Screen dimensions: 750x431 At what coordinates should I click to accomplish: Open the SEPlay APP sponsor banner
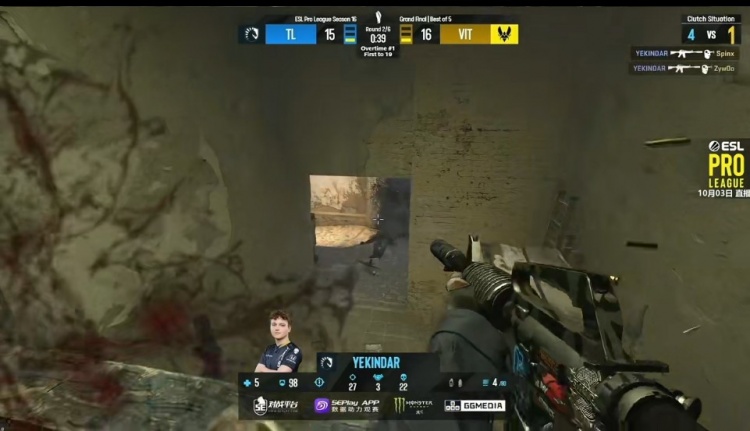click(347, 405)
